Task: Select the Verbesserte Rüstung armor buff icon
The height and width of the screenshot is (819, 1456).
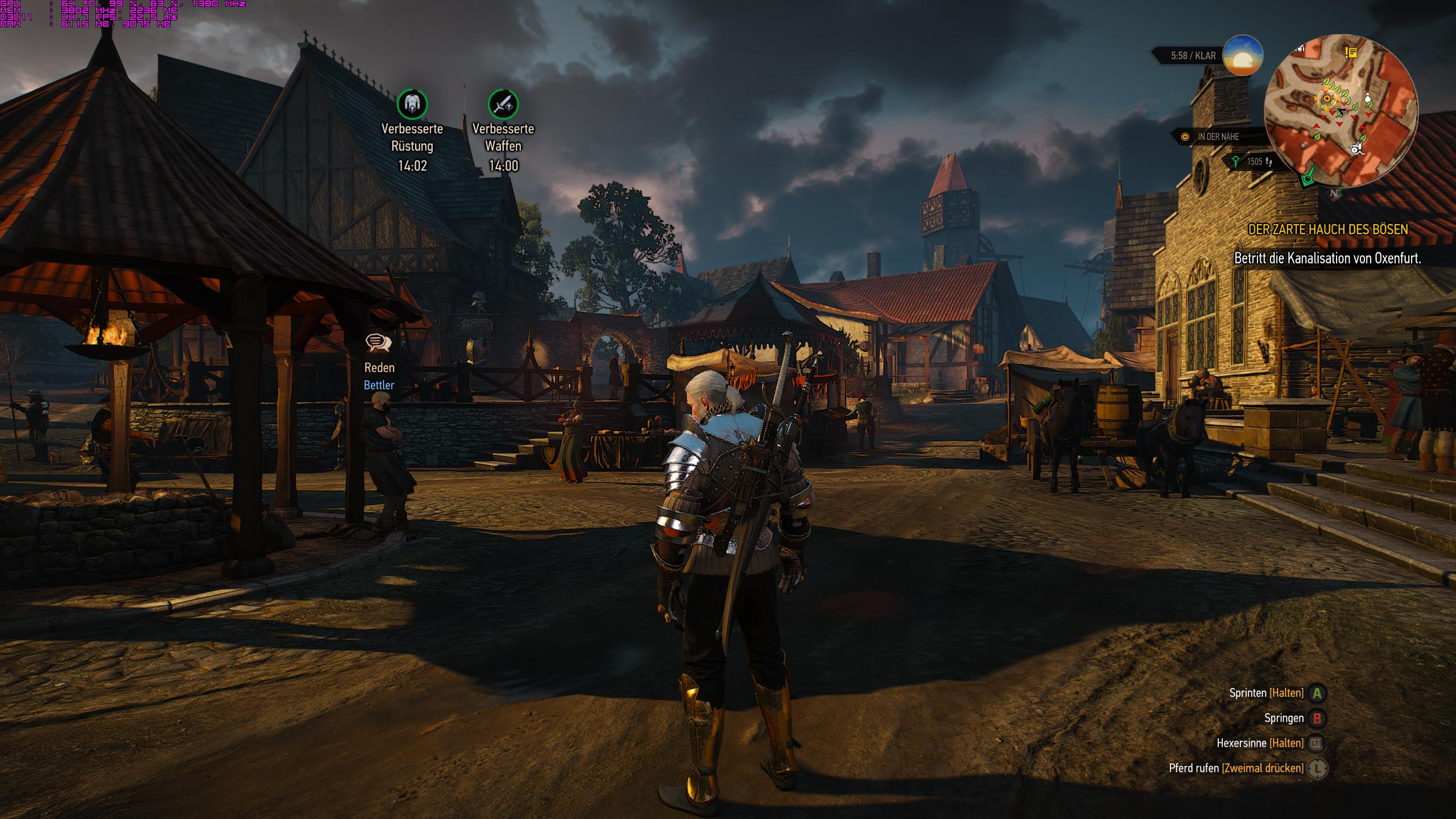Action: 412,104
